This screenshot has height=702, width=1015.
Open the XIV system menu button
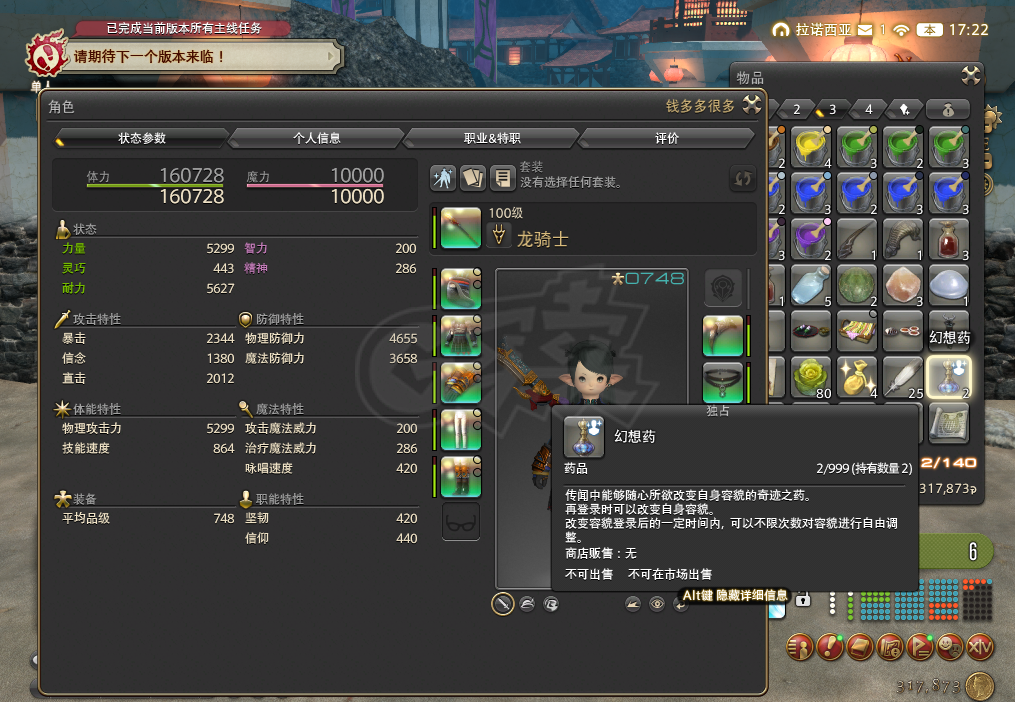(980, 647)
